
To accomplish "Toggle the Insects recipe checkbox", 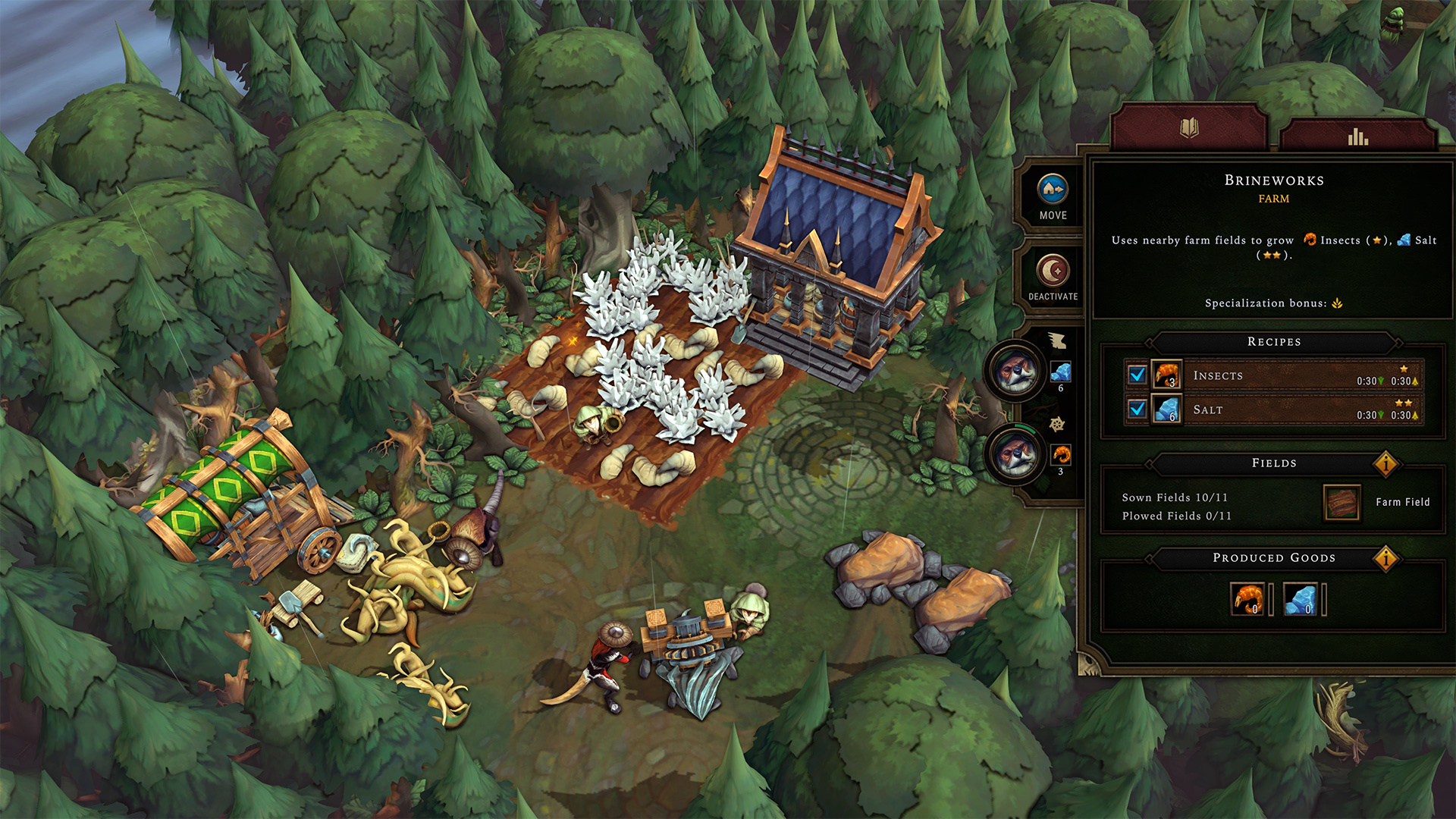I will [x=1137, y=375].
